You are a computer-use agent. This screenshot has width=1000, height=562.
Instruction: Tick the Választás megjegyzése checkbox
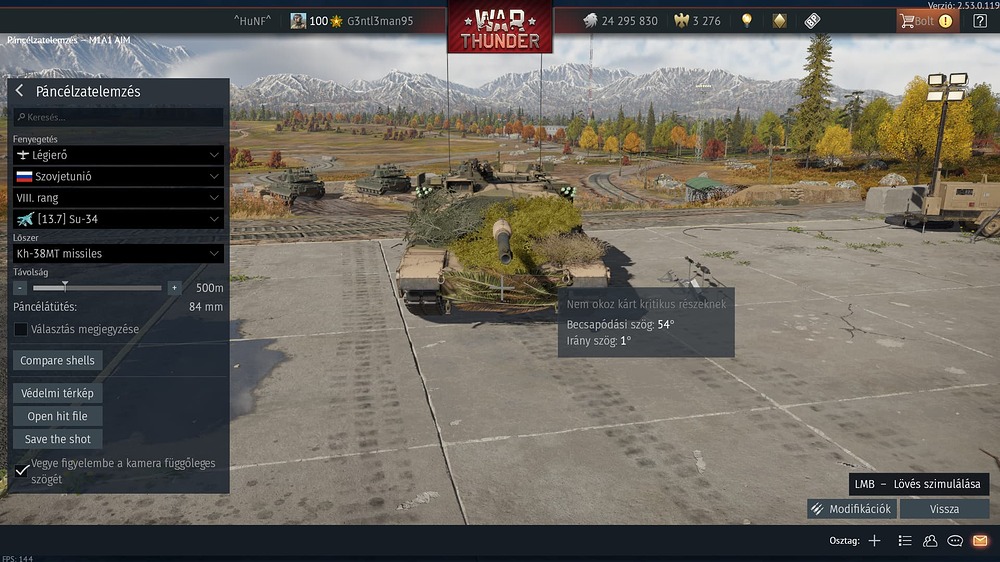[x=21, y=329]
